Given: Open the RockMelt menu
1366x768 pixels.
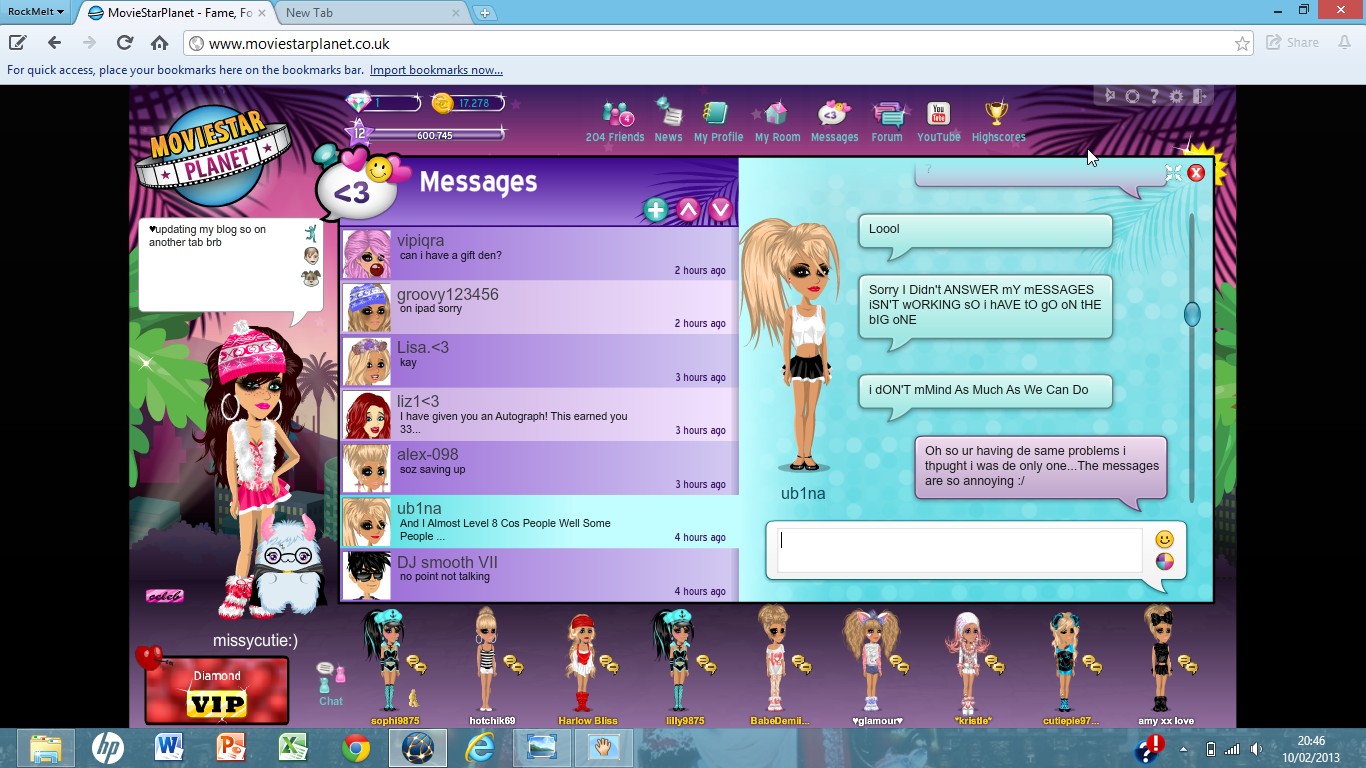Looking at the screenshot, I should pos(33,11).
